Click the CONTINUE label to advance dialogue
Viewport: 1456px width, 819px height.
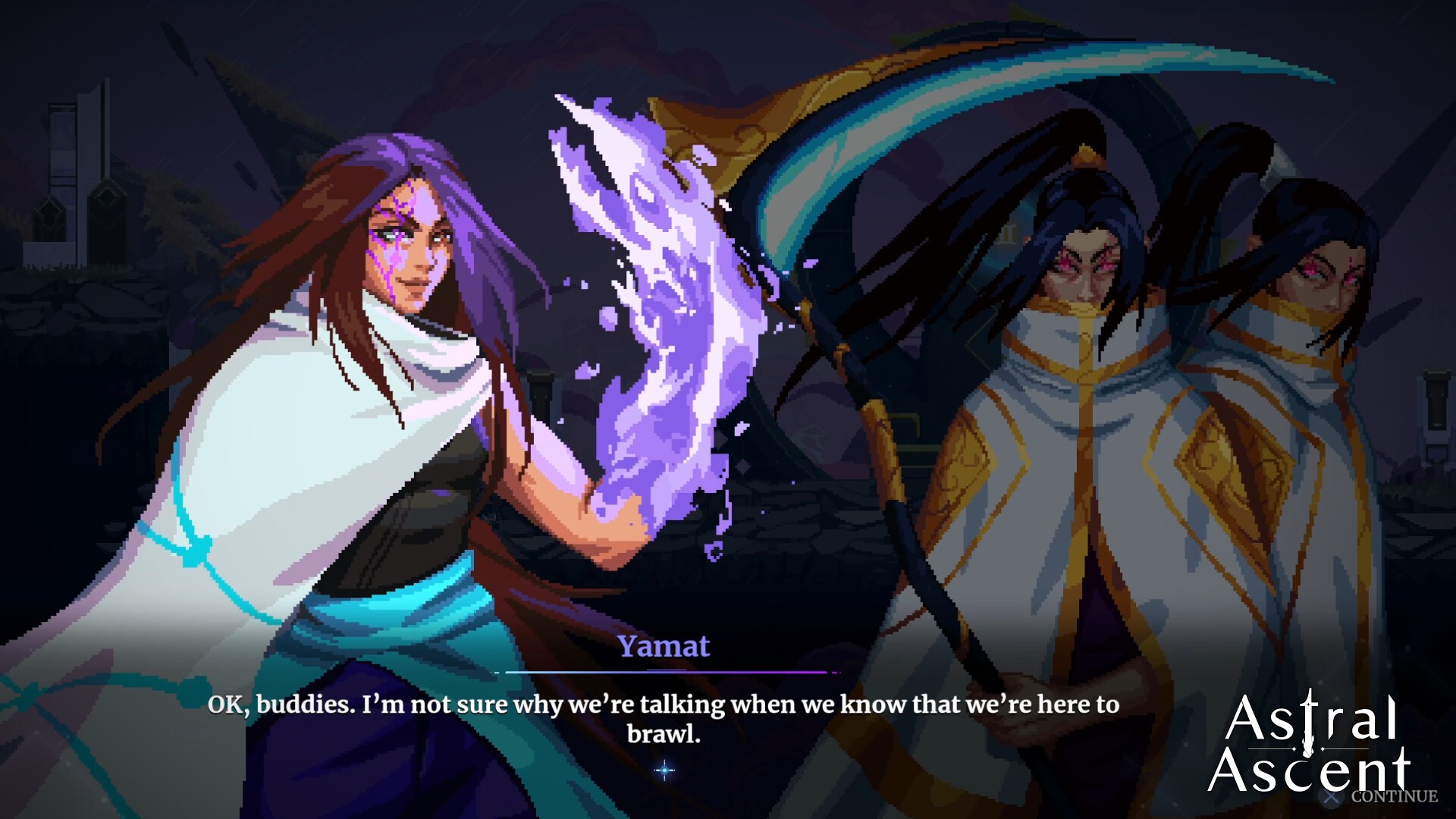click(x=1393, y=796)
